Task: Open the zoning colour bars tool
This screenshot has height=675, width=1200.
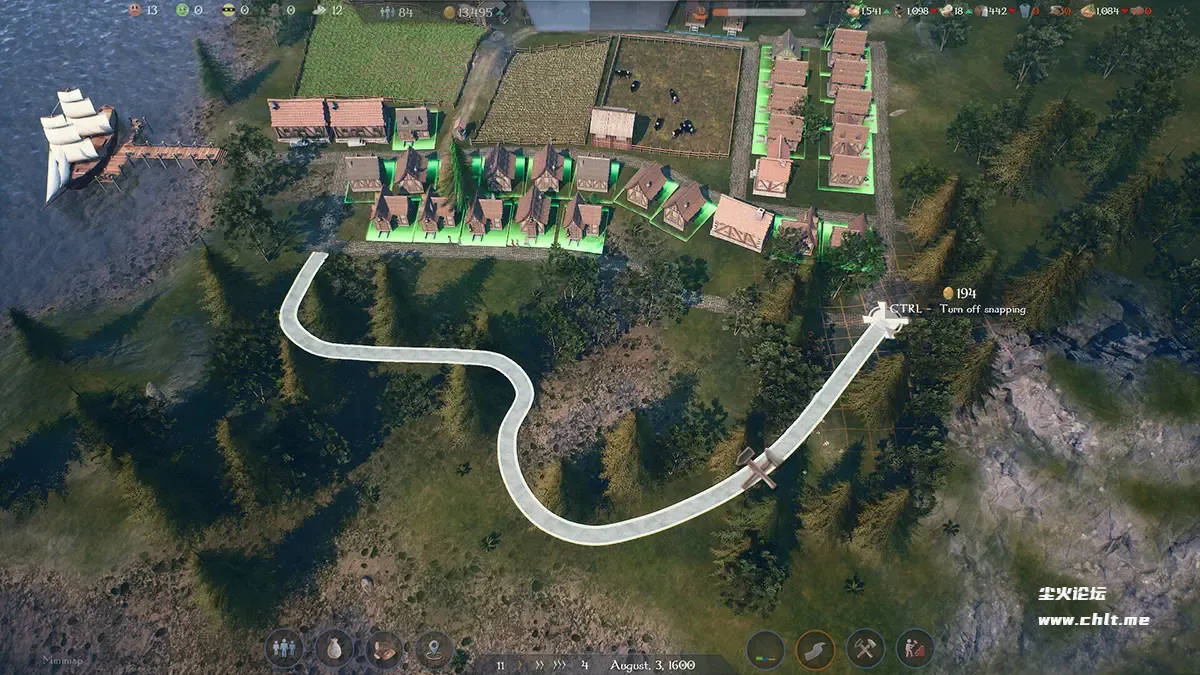Action: [766, 649]
